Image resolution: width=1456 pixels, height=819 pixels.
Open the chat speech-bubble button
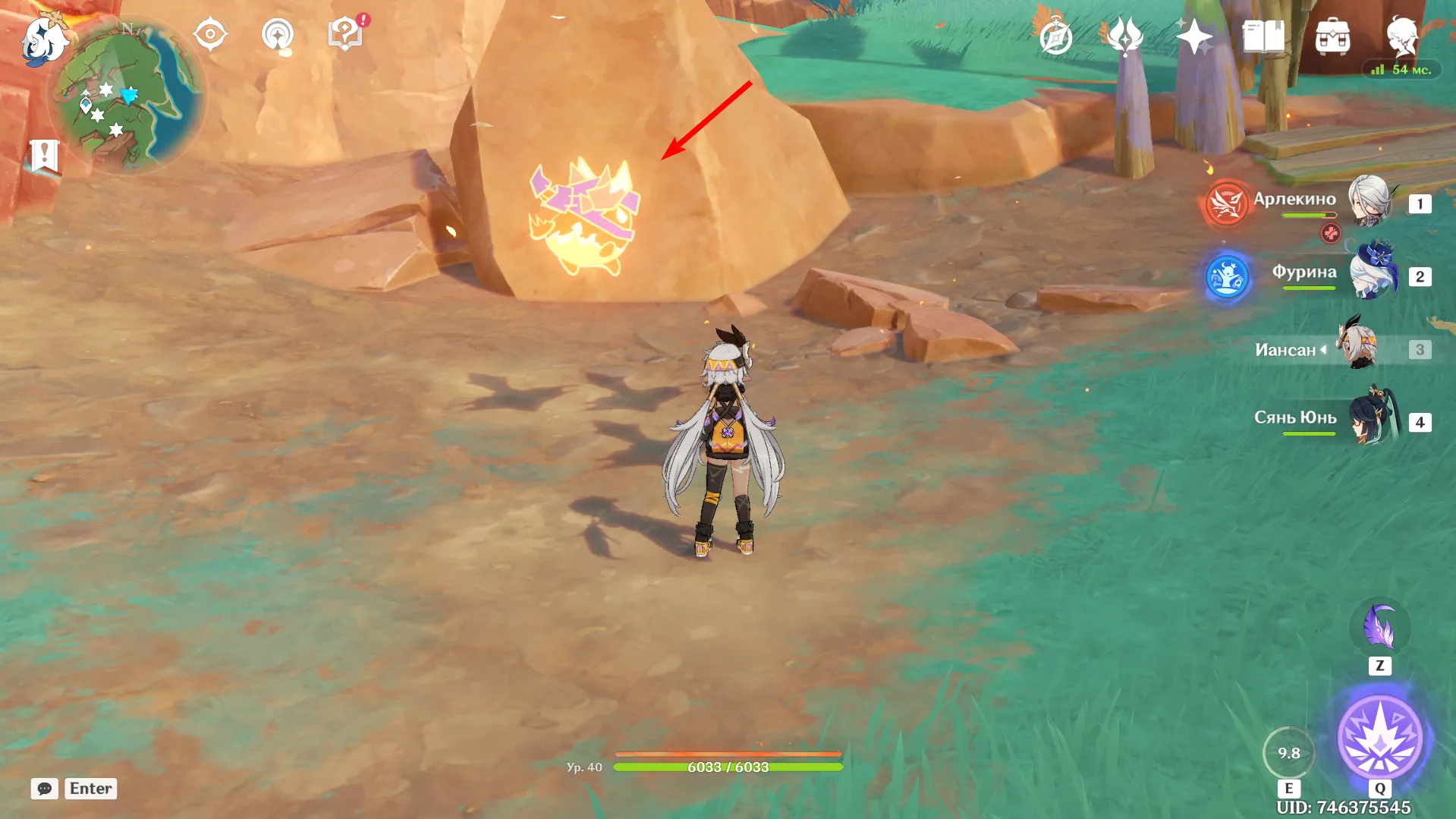[45, 789]
